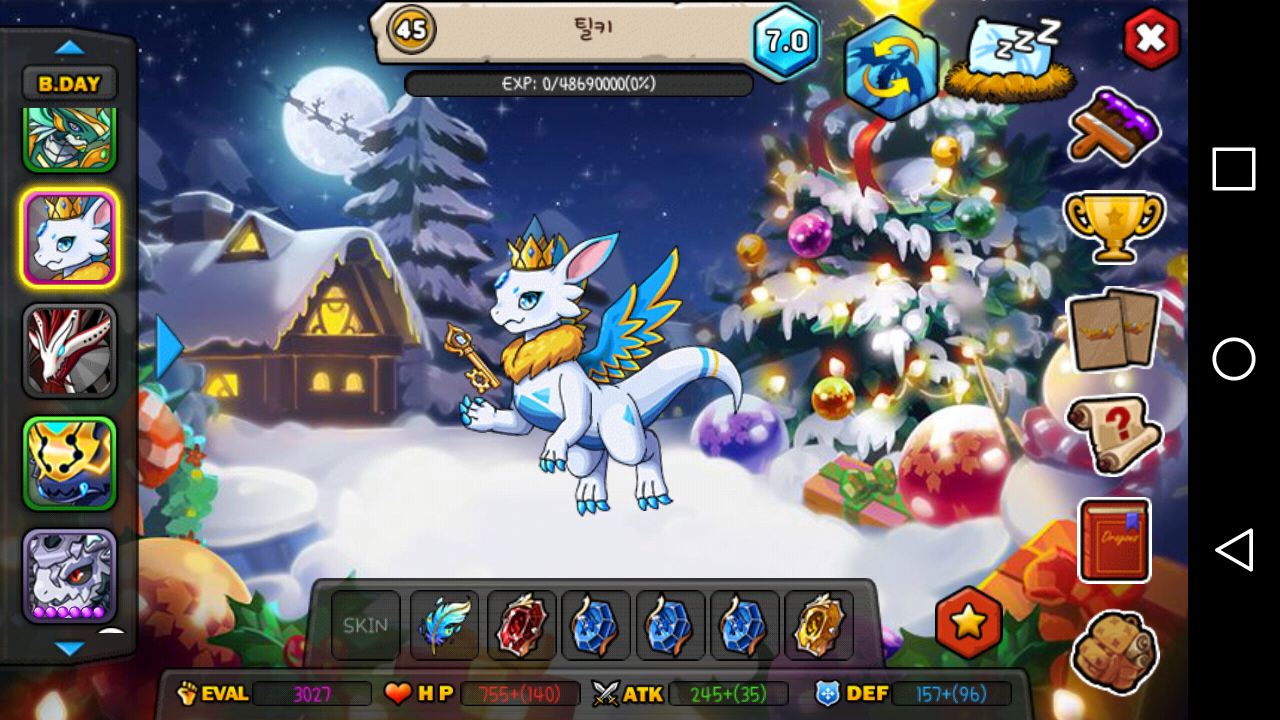The height and width of the screenshot is (720, 1280).
Task: Select the green dragon portrait
Action: 69,140
